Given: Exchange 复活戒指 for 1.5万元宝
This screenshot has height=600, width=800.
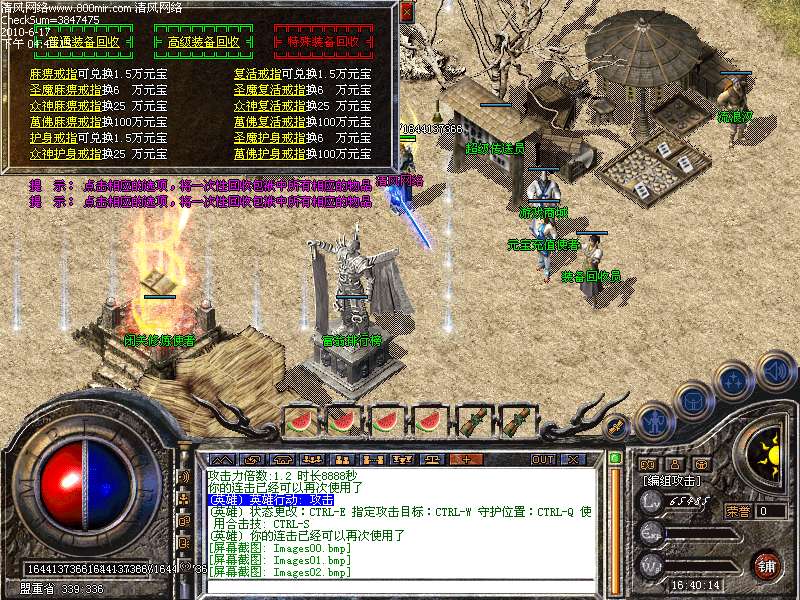Looking at the screenshot, I should [x=257, y=74].
